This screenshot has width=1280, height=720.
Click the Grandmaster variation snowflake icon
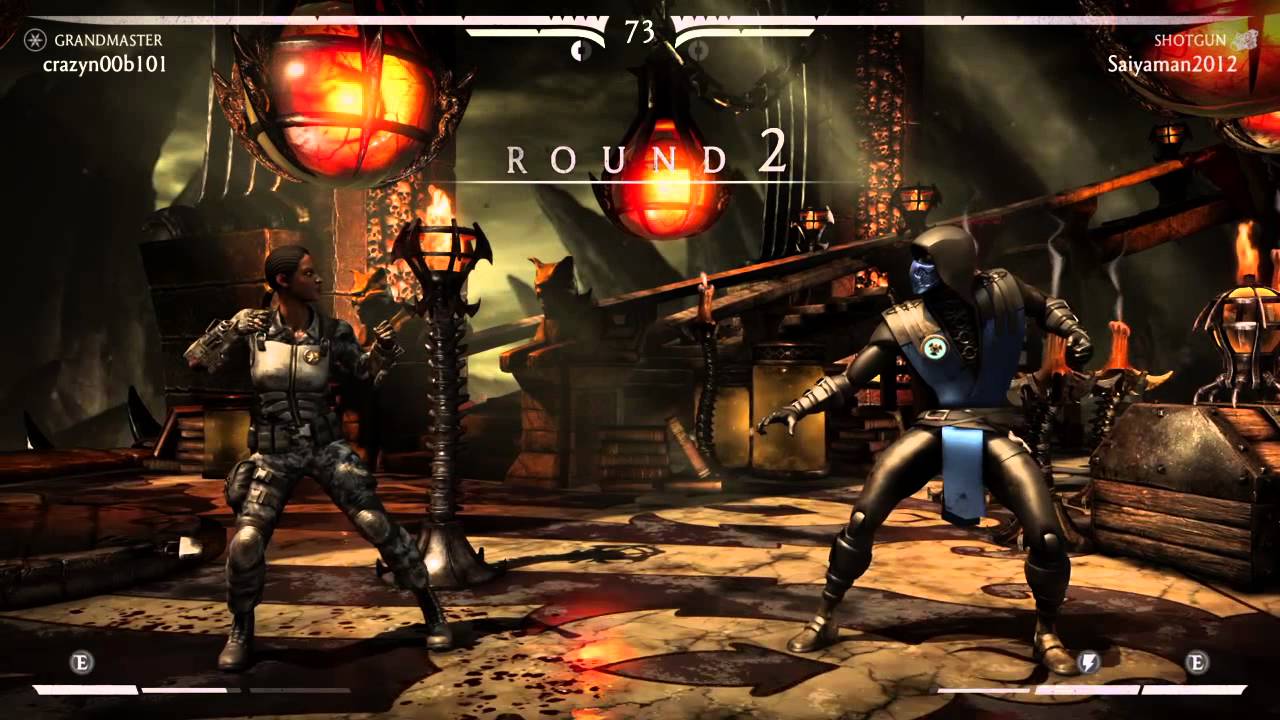pos(35,41)
